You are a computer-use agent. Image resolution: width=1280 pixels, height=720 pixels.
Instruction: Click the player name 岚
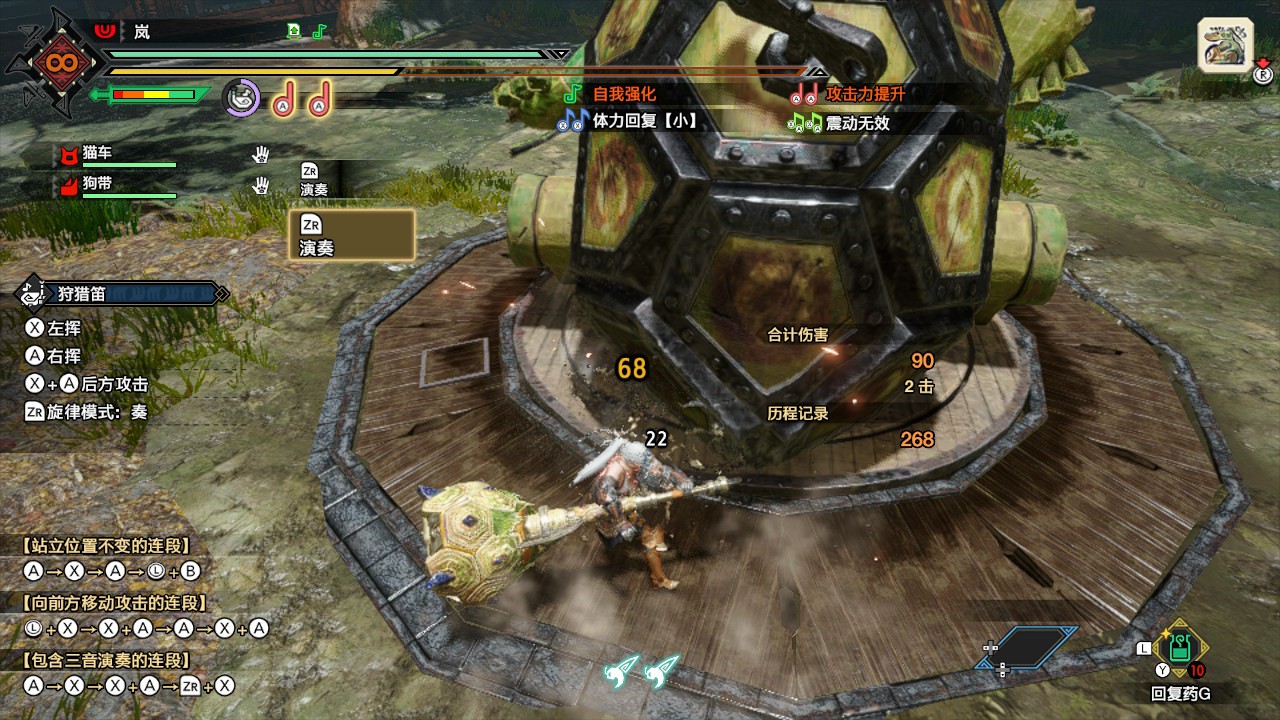[142, 32]
